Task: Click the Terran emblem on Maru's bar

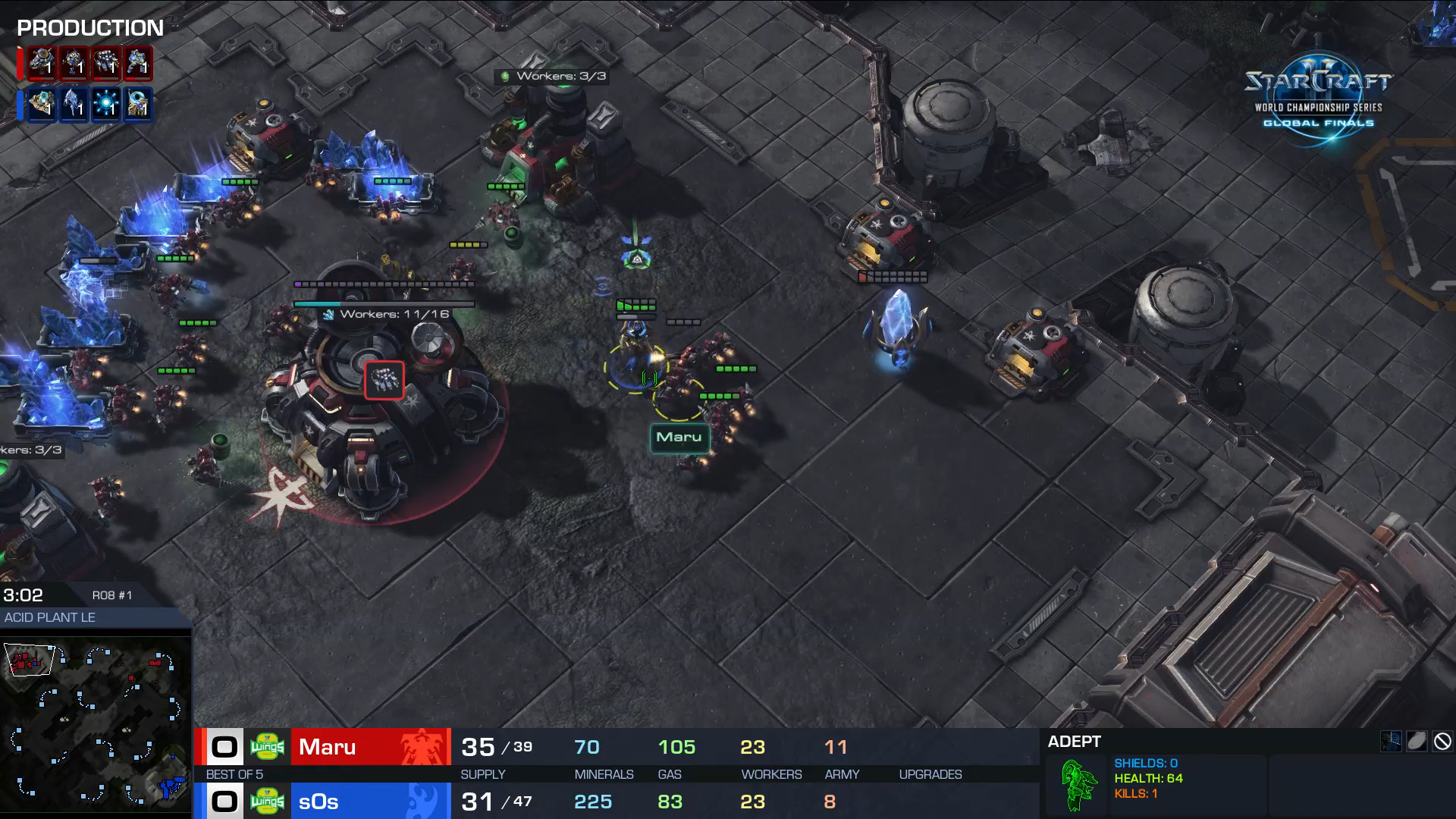Action: (x=422, y=747)
